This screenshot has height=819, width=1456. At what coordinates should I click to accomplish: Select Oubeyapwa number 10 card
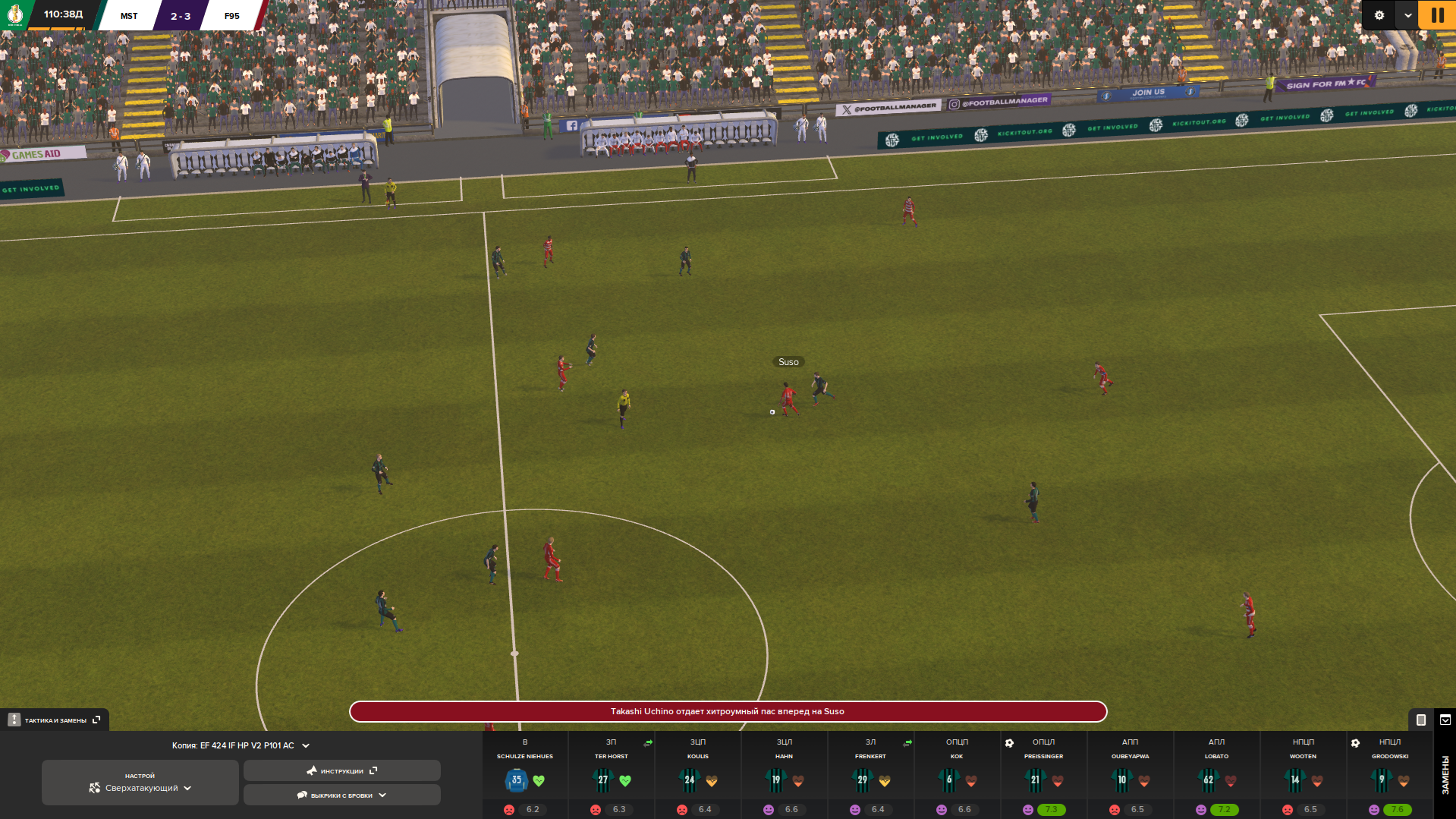click(1130, 774)
